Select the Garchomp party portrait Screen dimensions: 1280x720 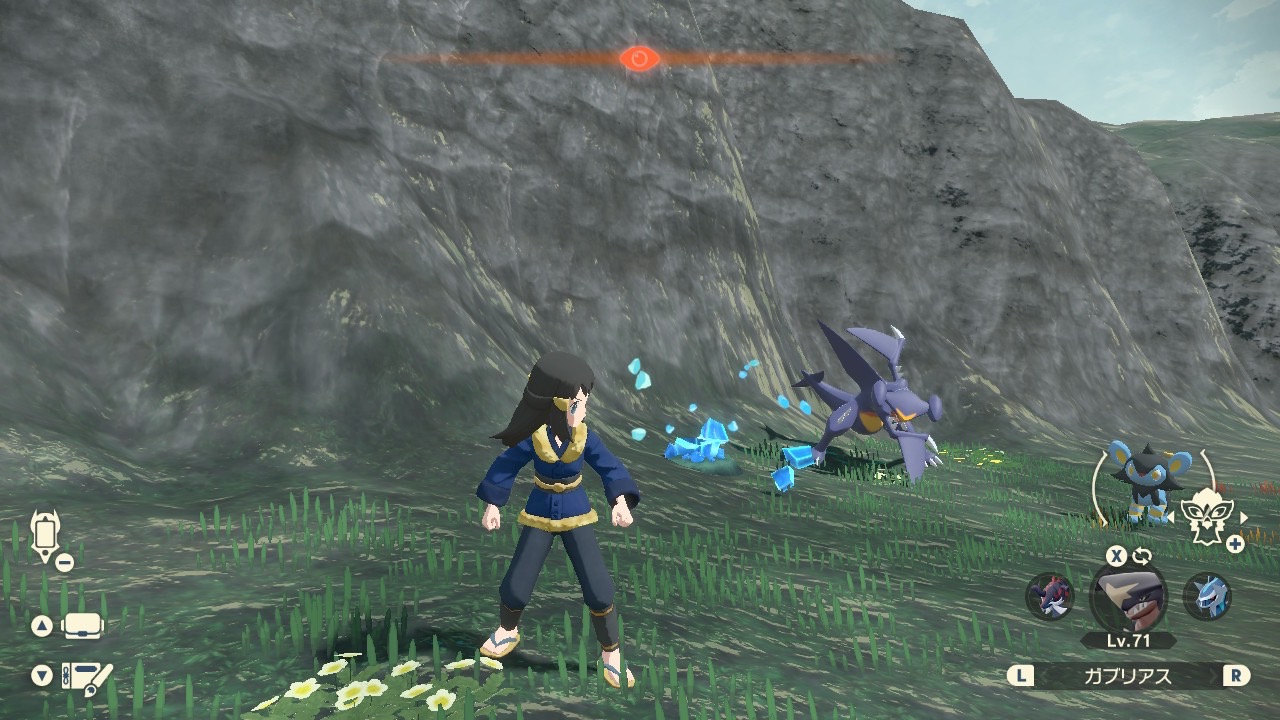[1128, 596]
